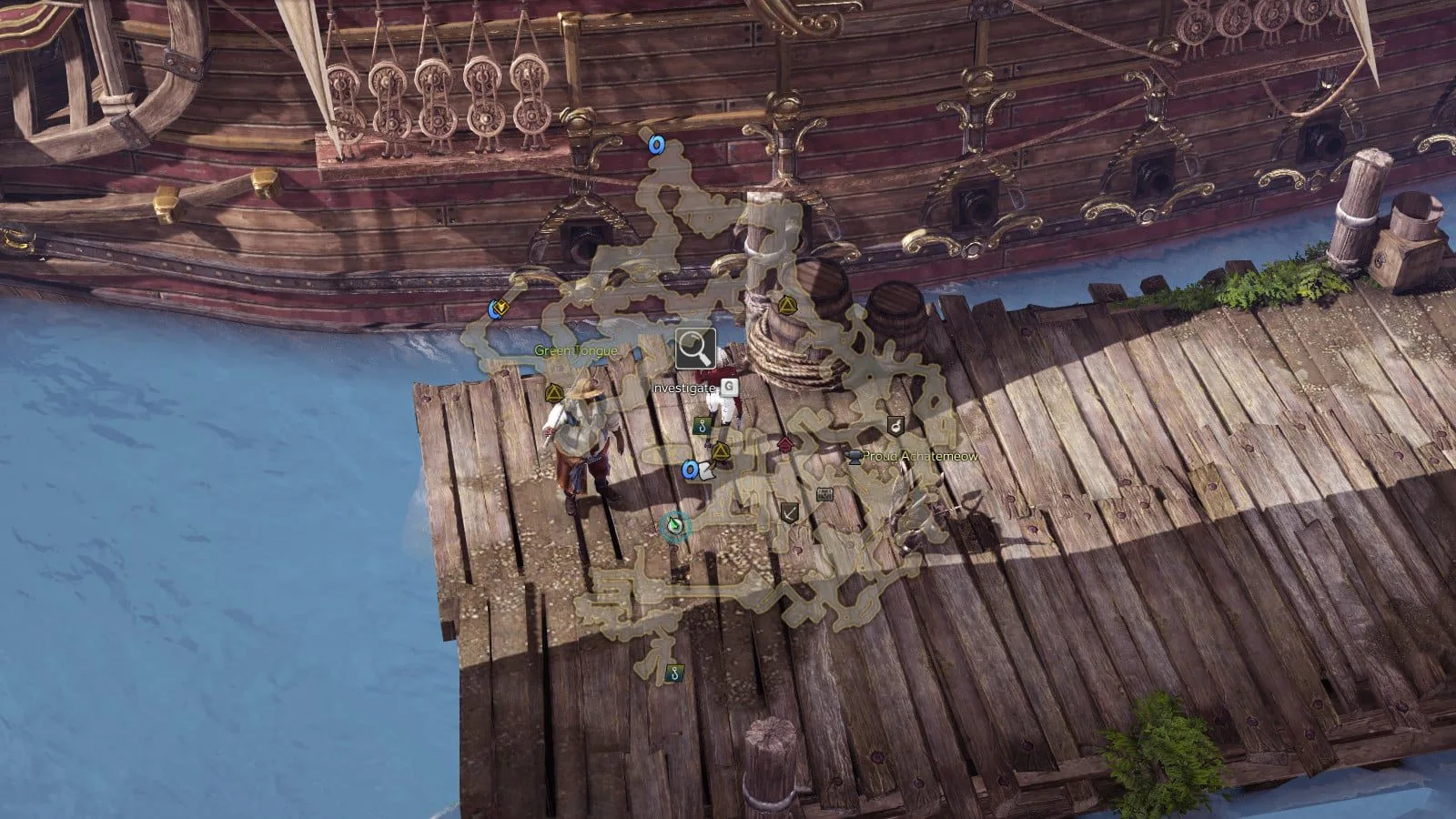Select the green player position marker

point(675,525)
